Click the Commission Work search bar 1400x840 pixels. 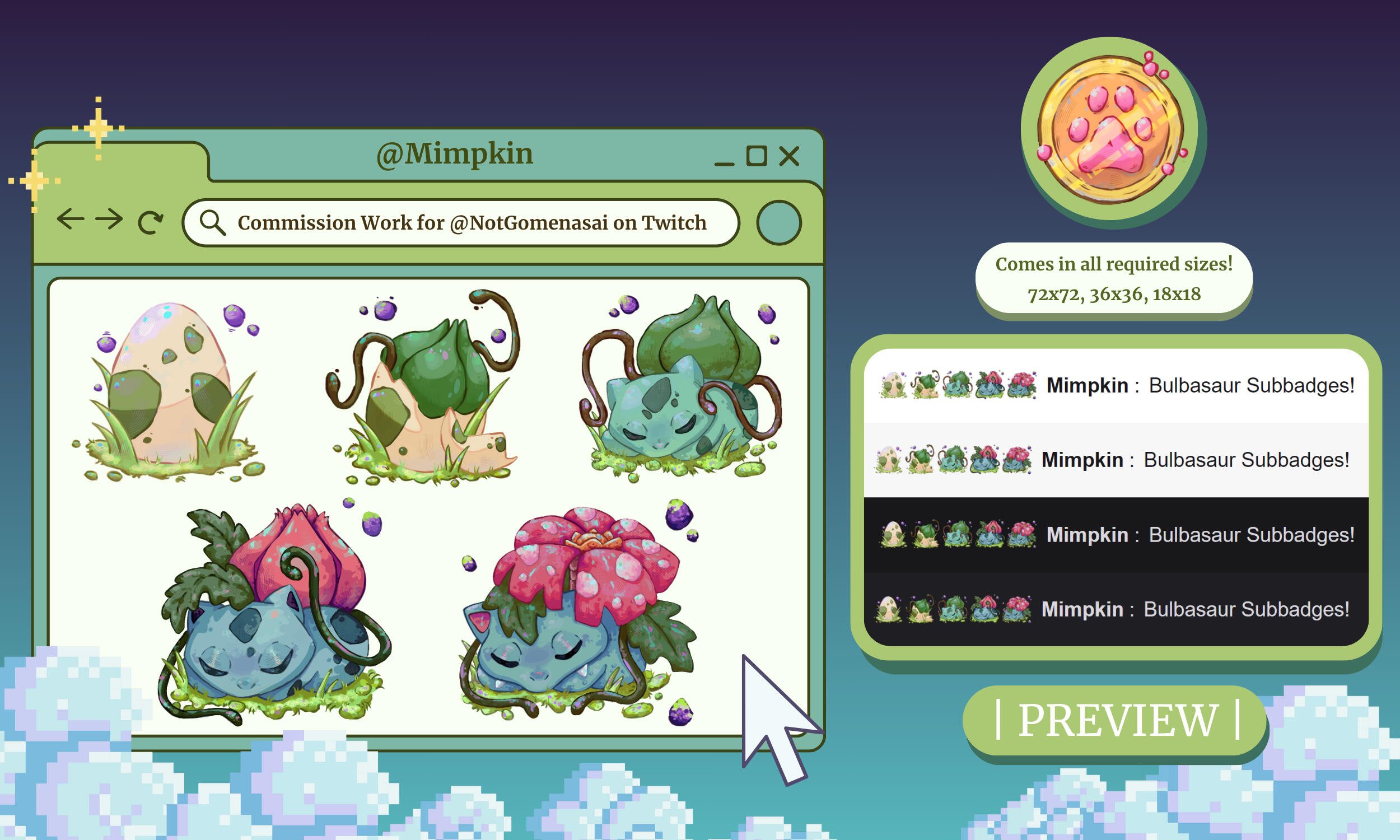click(x=471, y=222)
